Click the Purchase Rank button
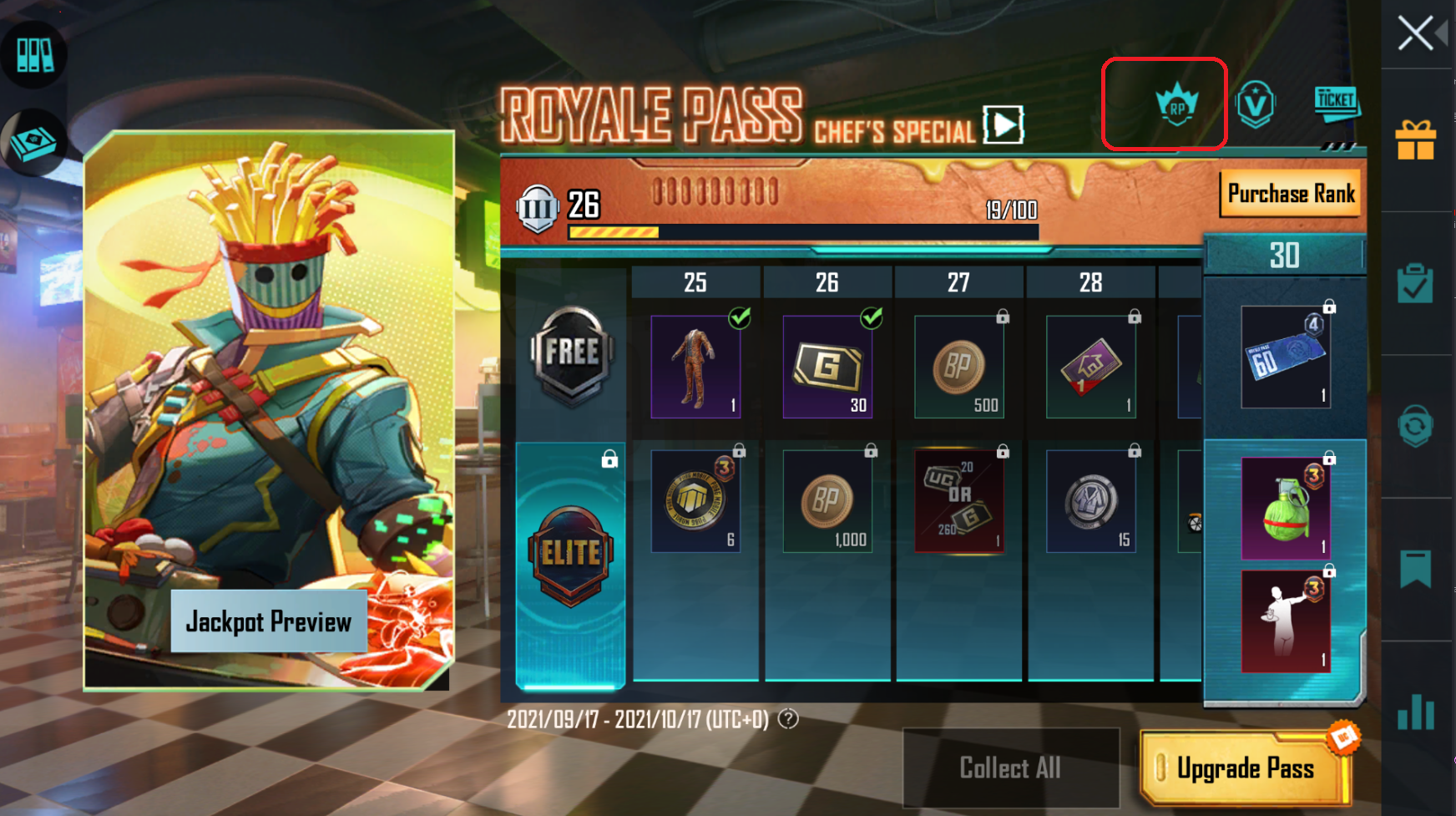This screenshot has width=1456, height=816. pyautogui.click(x=1290, y=193)
